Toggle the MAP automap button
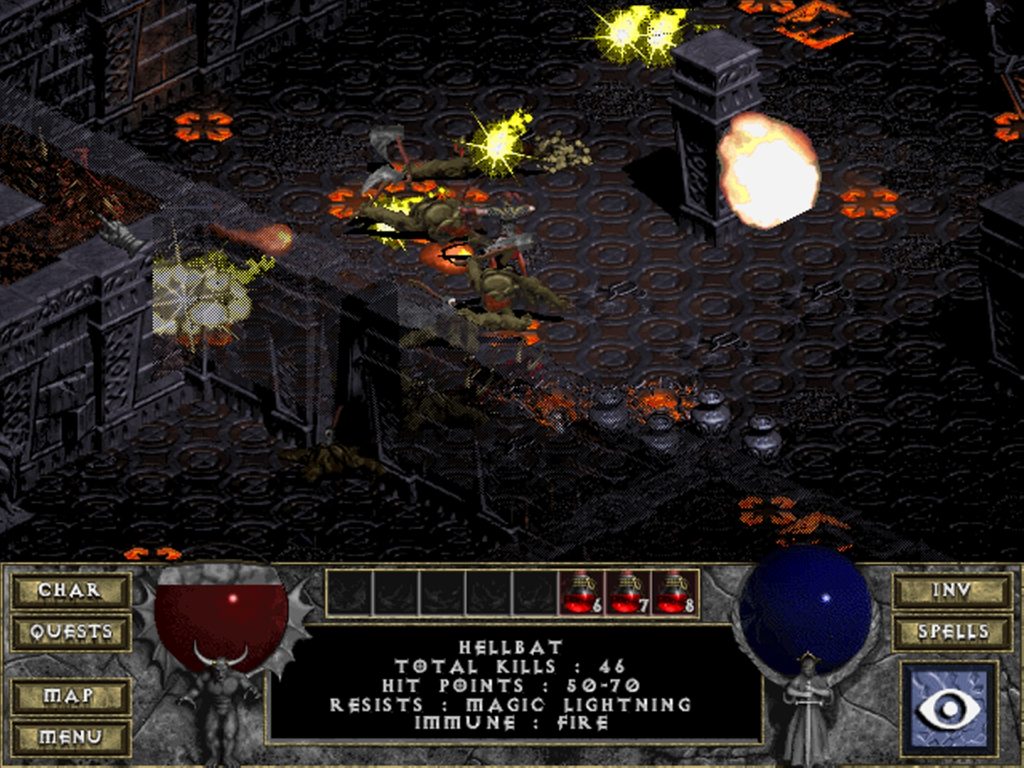This screenshot has height=768, width=1024. (70, 695)
